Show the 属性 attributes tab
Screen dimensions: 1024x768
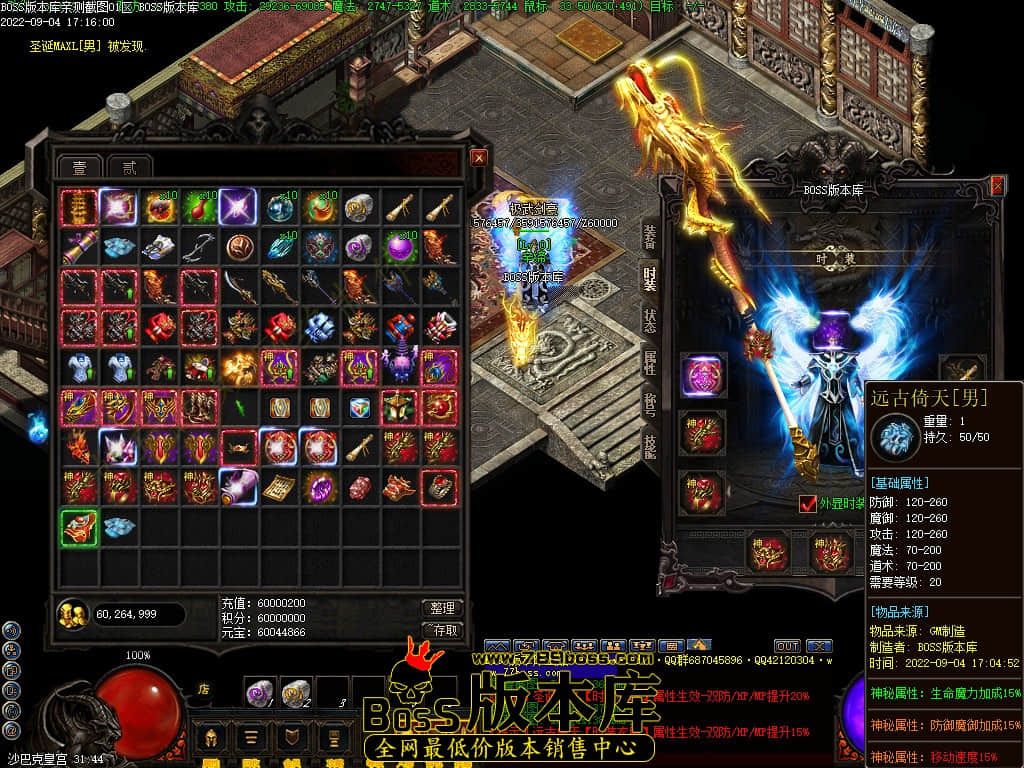coord(650,363)
